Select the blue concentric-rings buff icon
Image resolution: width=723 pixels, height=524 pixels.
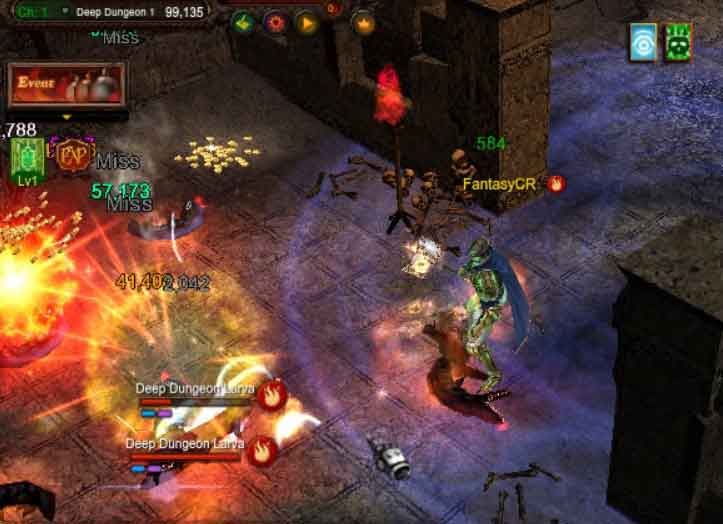pos(643,41)
